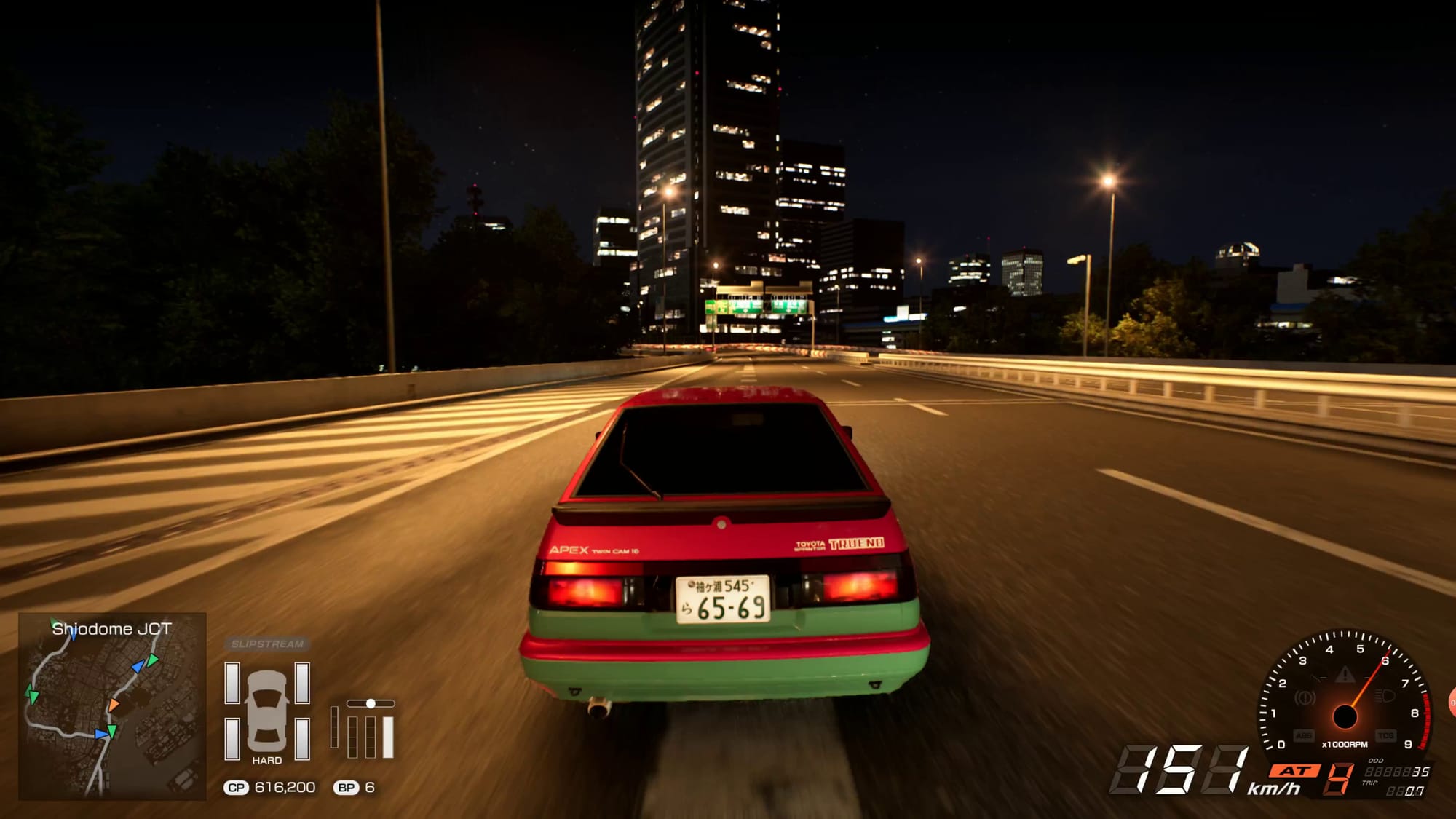Click the car tire condition icon
Screen dimensions: 1456x819
tap(267, 711)
